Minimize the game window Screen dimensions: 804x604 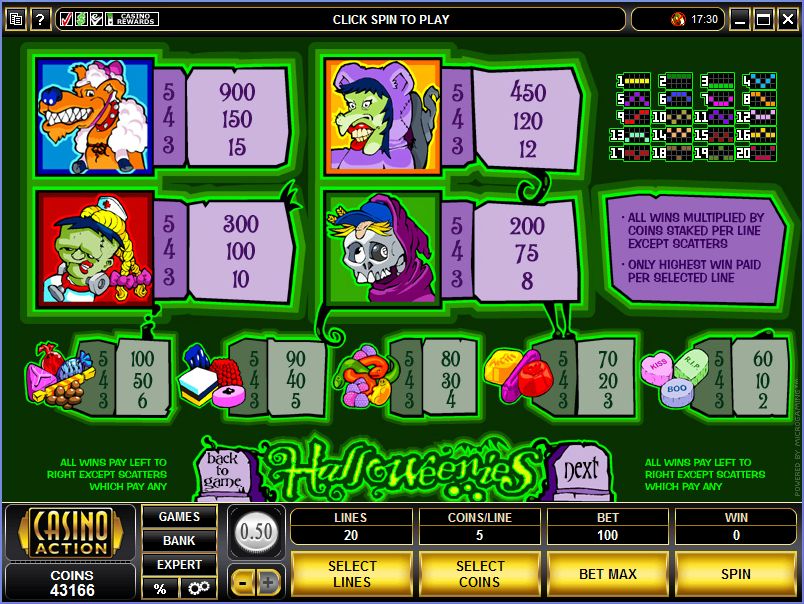[740, 19]
